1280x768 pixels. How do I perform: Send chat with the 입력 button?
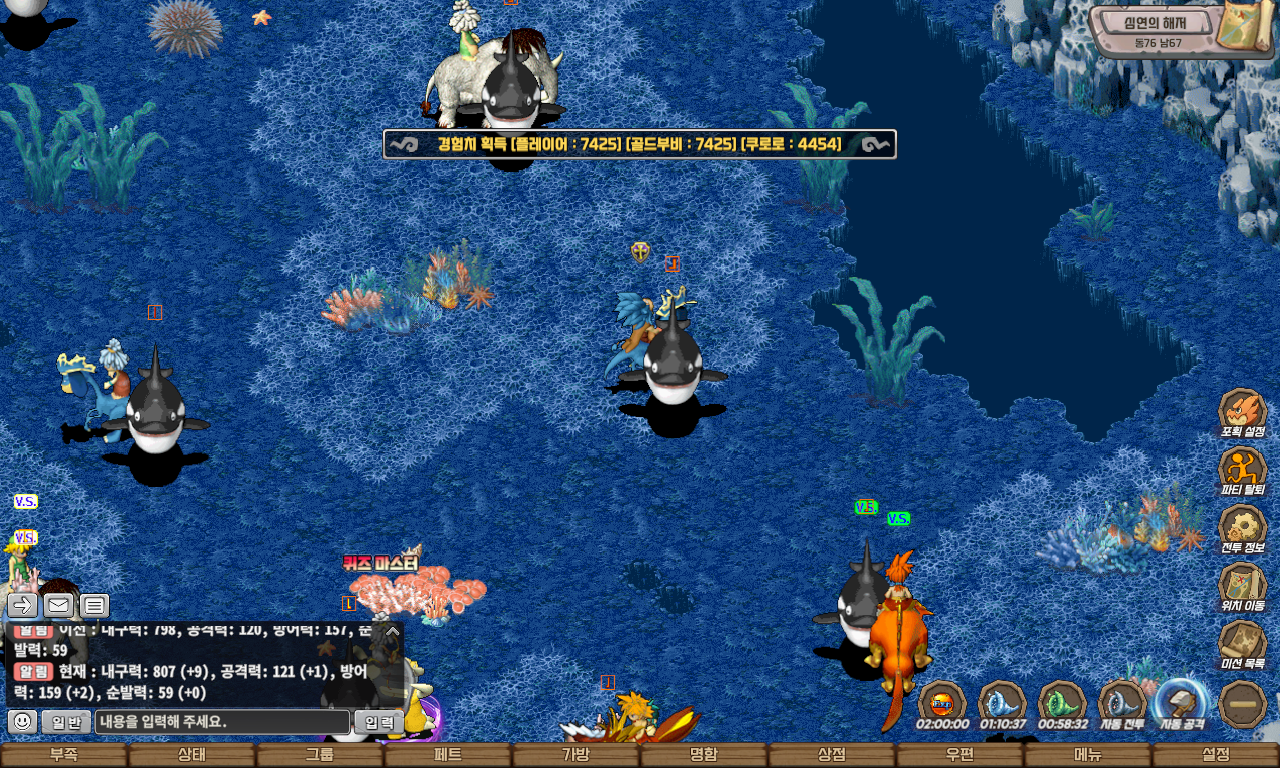point(379,722)
